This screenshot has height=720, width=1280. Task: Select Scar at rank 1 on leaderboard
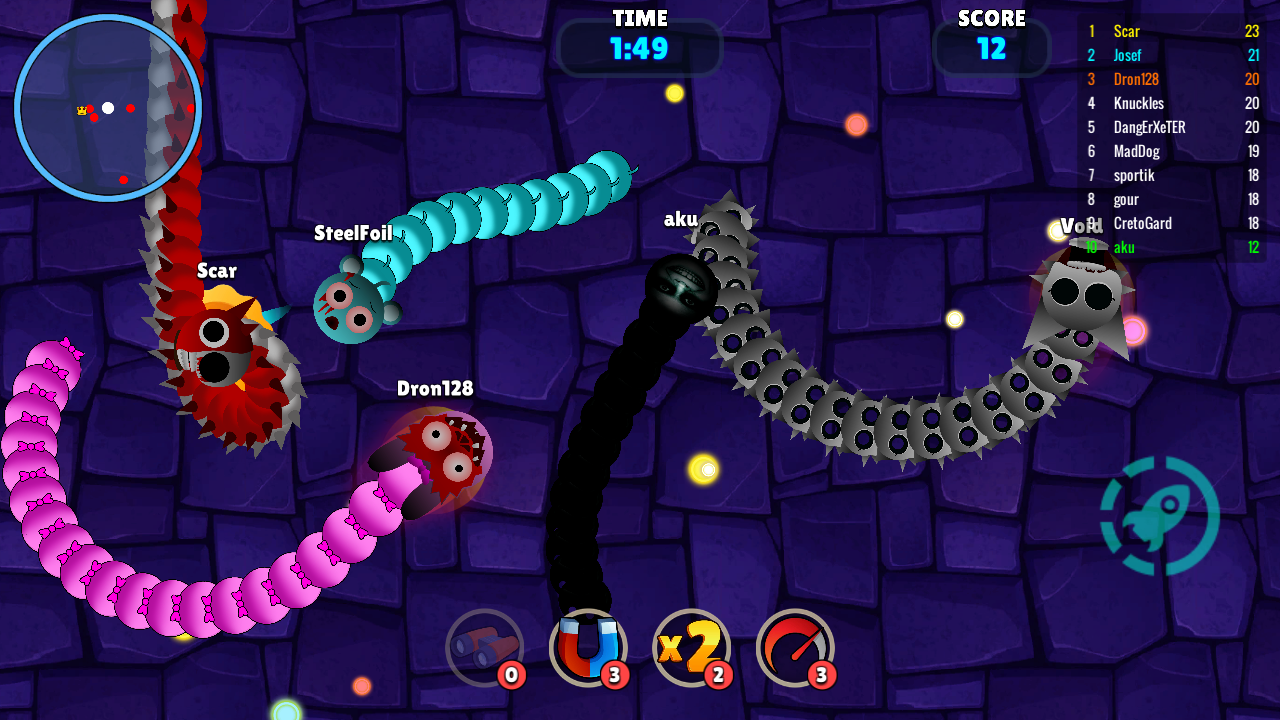click(1125, 31)
